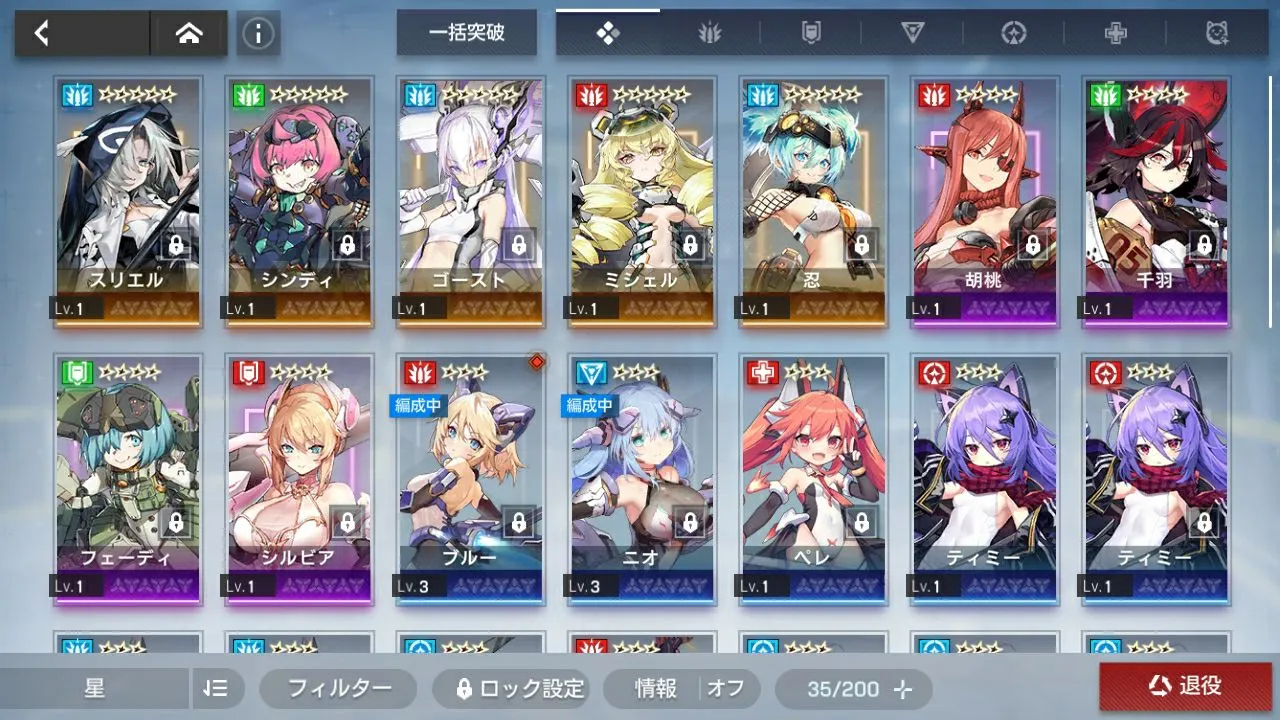Viewport: 1280px width, 720px height.
Task: Pick the ペレ character card
Action: coord(814,478)
